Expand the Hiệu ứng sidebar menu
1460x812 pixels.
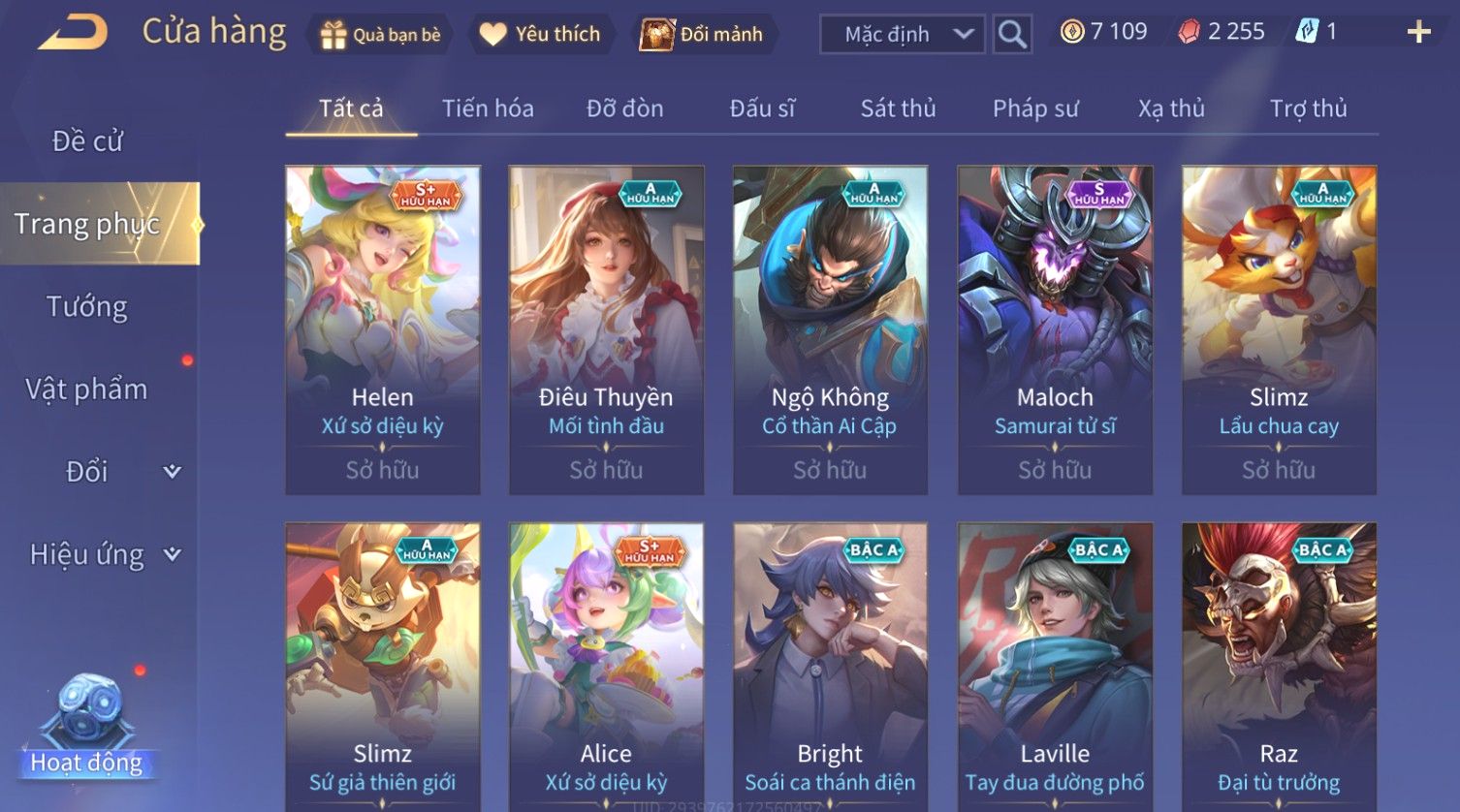coord(102,554)
